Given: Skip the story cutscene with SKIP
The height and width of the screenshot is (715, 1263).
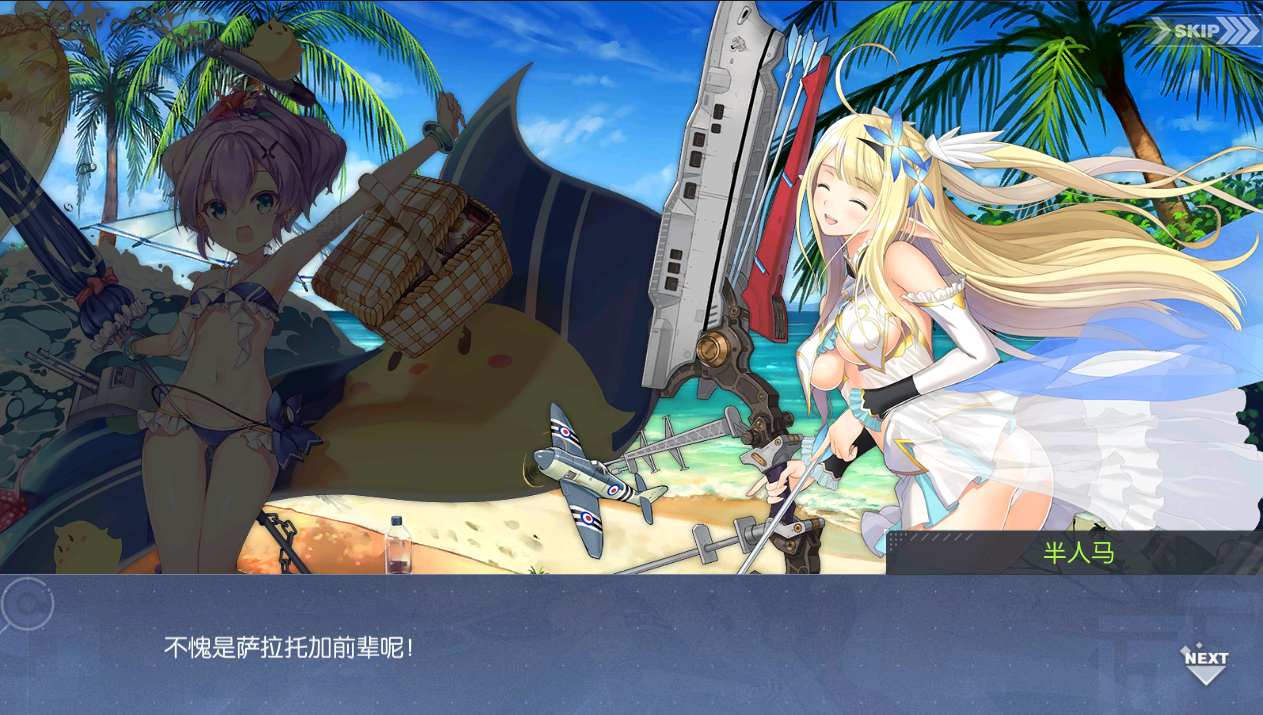Looking at the screenshot, I should point(1203,31).
